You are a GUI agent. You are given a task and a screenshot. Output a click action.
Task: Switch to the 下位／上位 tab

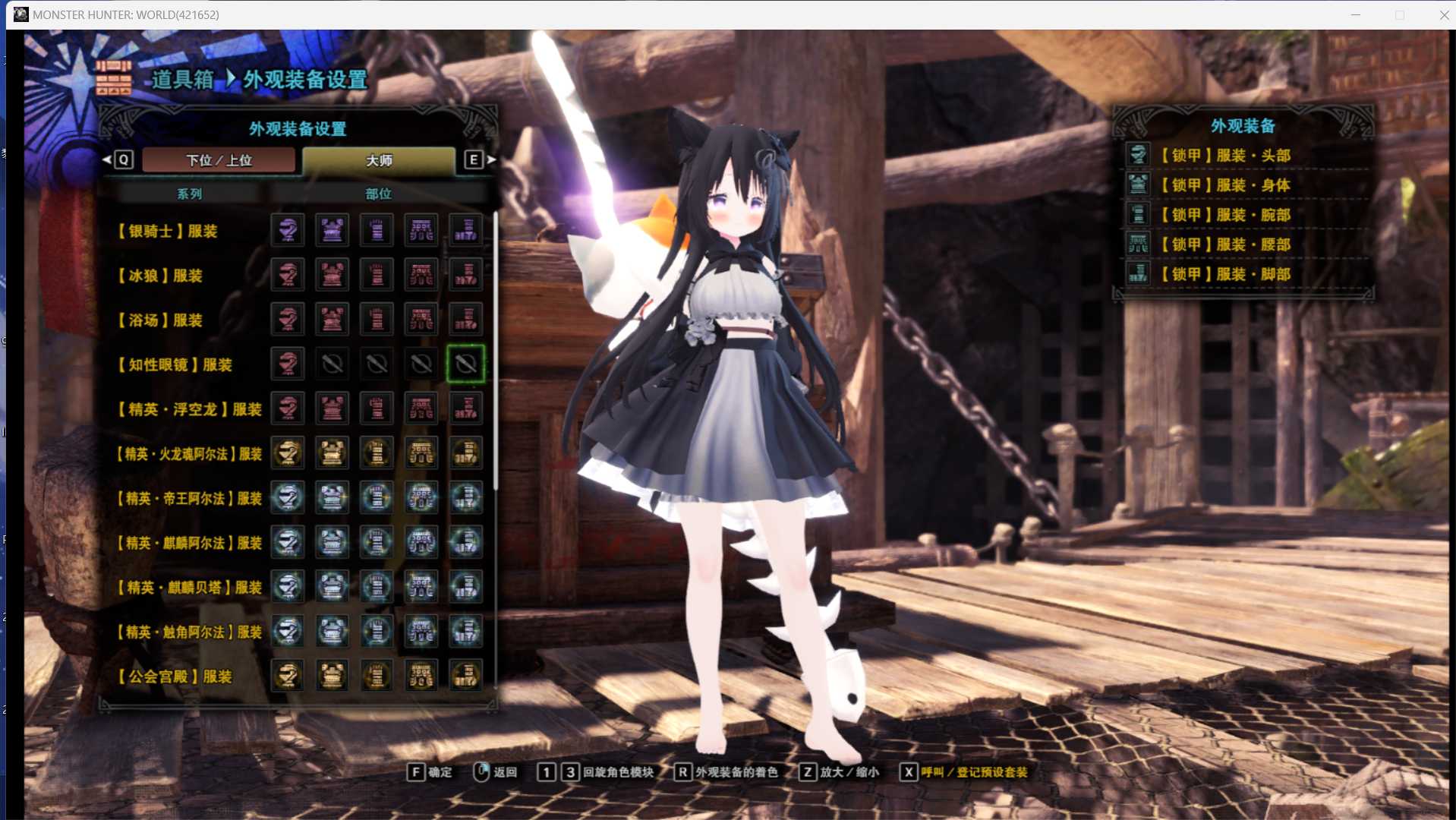pos(219,160)
